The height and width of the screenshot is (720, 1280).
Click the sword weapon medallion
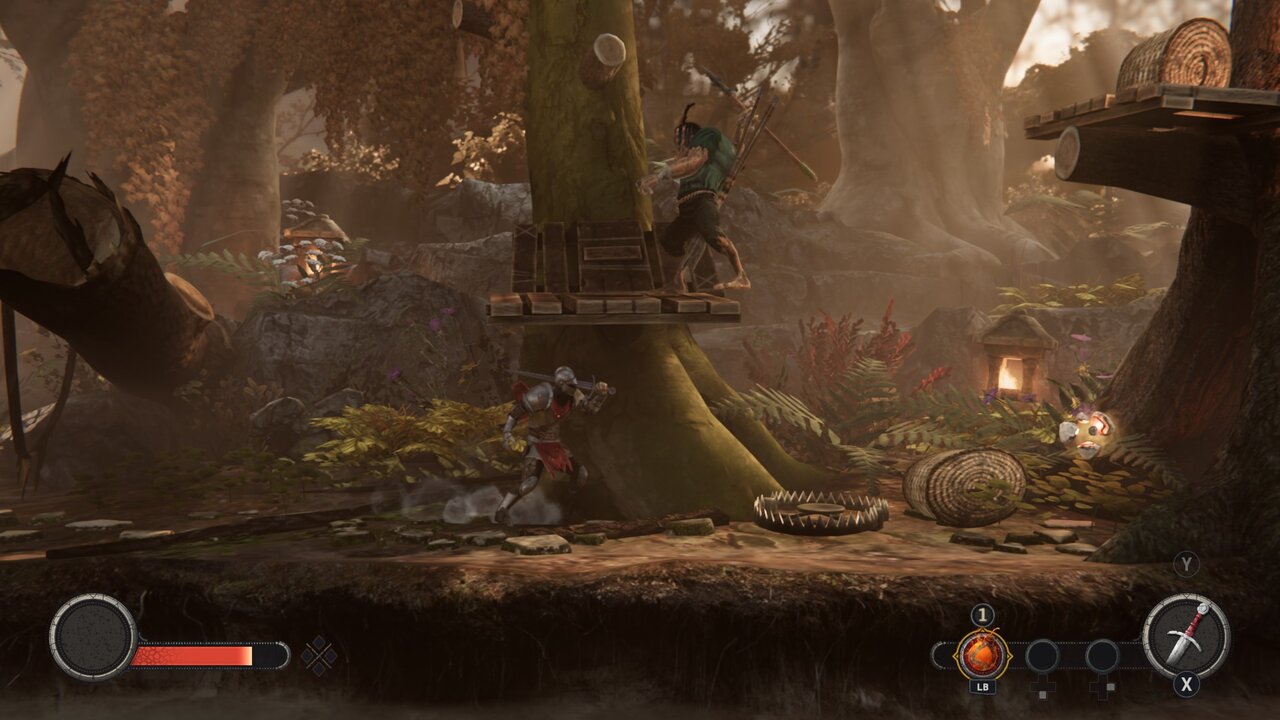coord(1186,636)
